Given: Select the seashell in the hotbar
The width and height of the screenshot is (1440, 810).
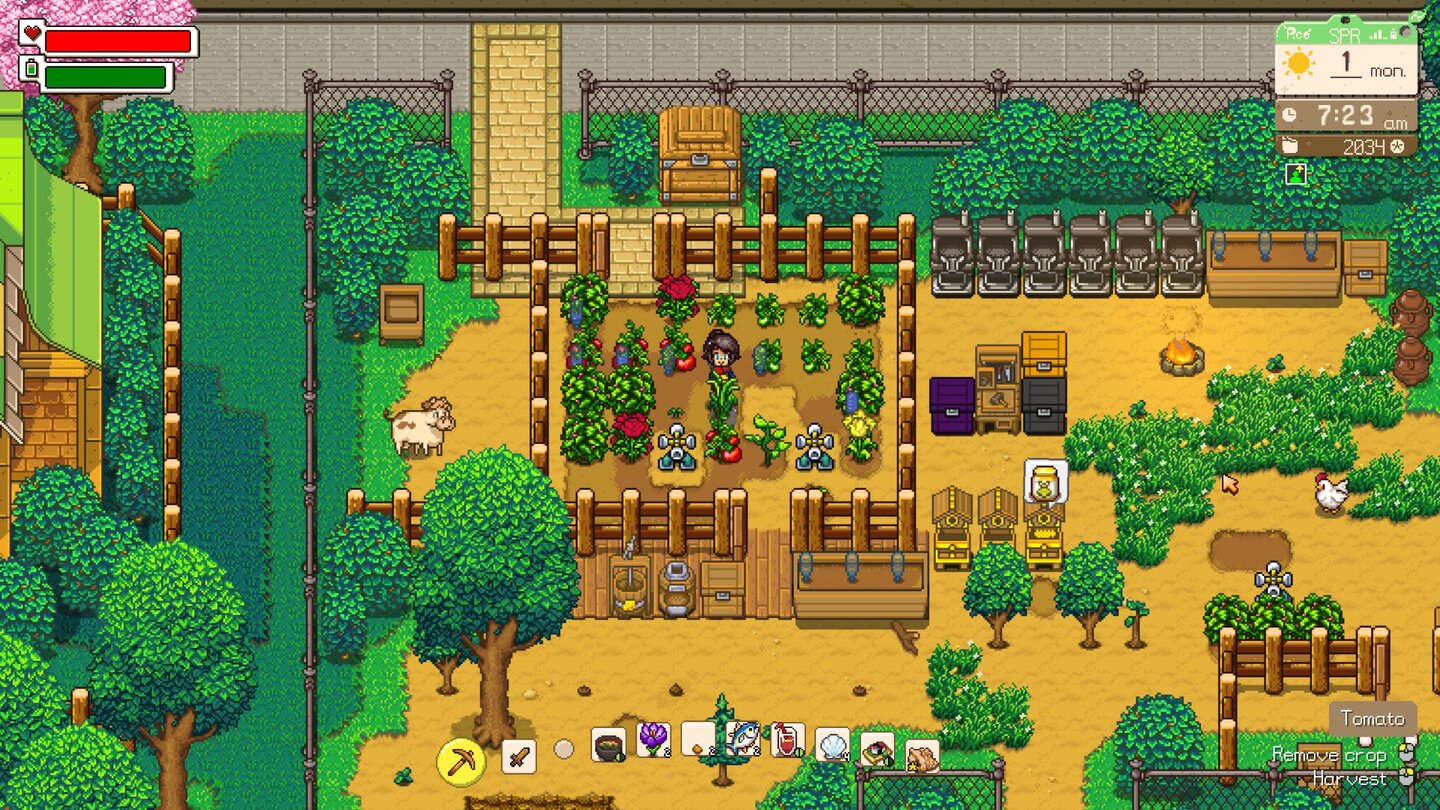Looking at the screenshot, I should tap(831, 746).
